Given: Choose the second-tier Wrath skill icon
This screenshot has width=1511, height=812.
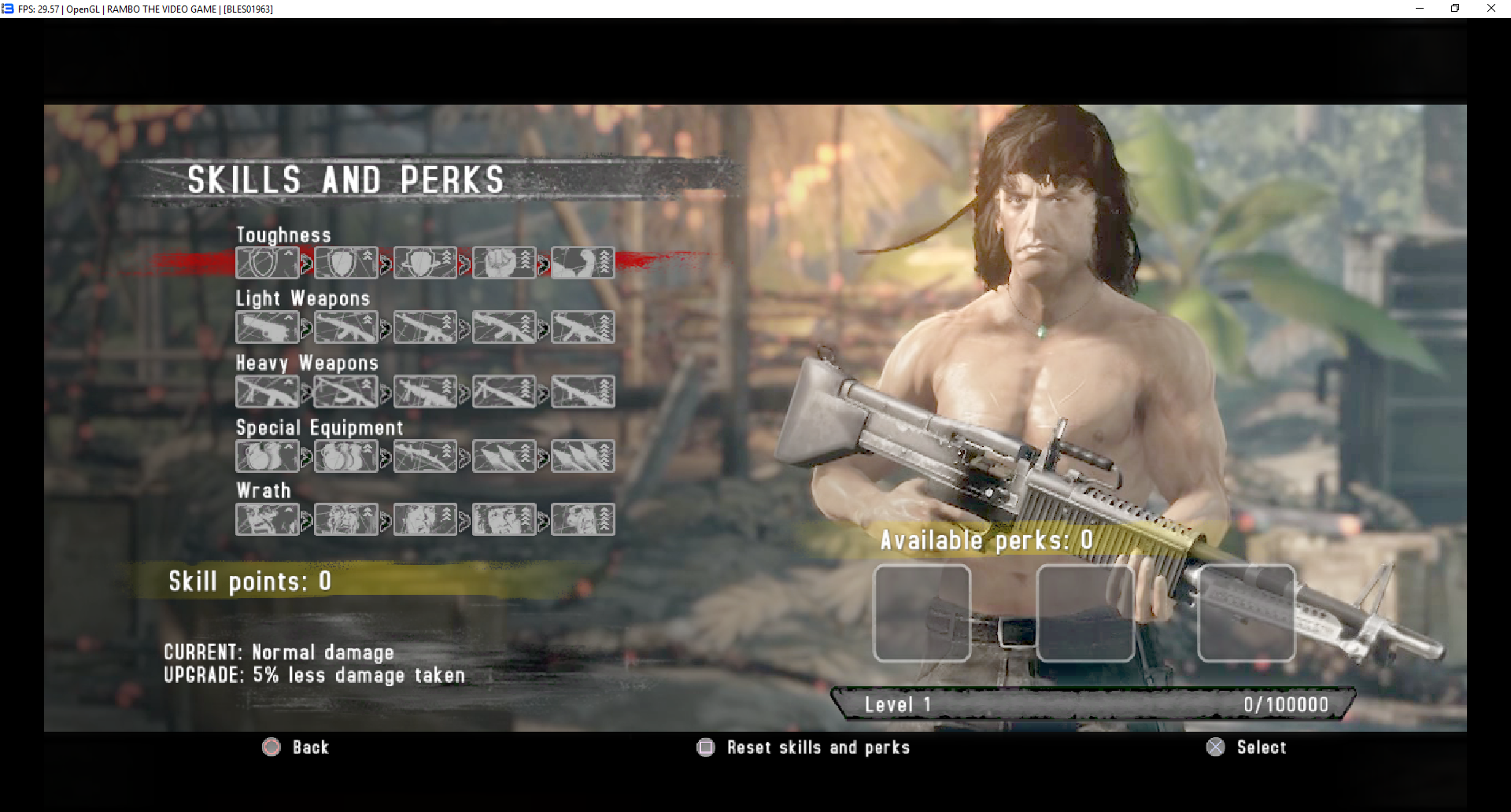Looking at the screenshot, I should point(346,519).
